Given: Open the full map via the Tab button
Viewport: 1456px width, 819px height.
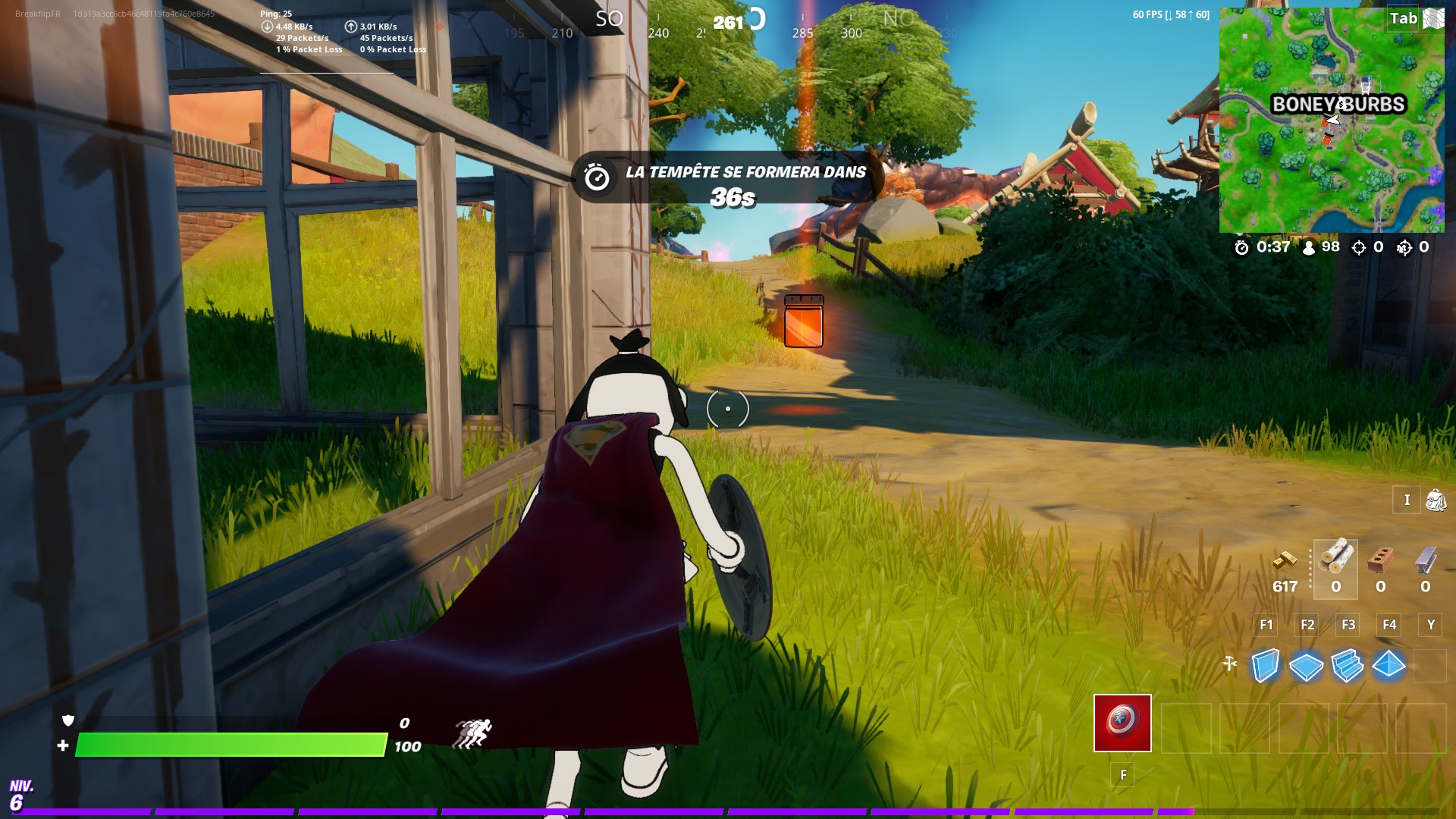Looking at the screenshot, I should [1404, 18].
